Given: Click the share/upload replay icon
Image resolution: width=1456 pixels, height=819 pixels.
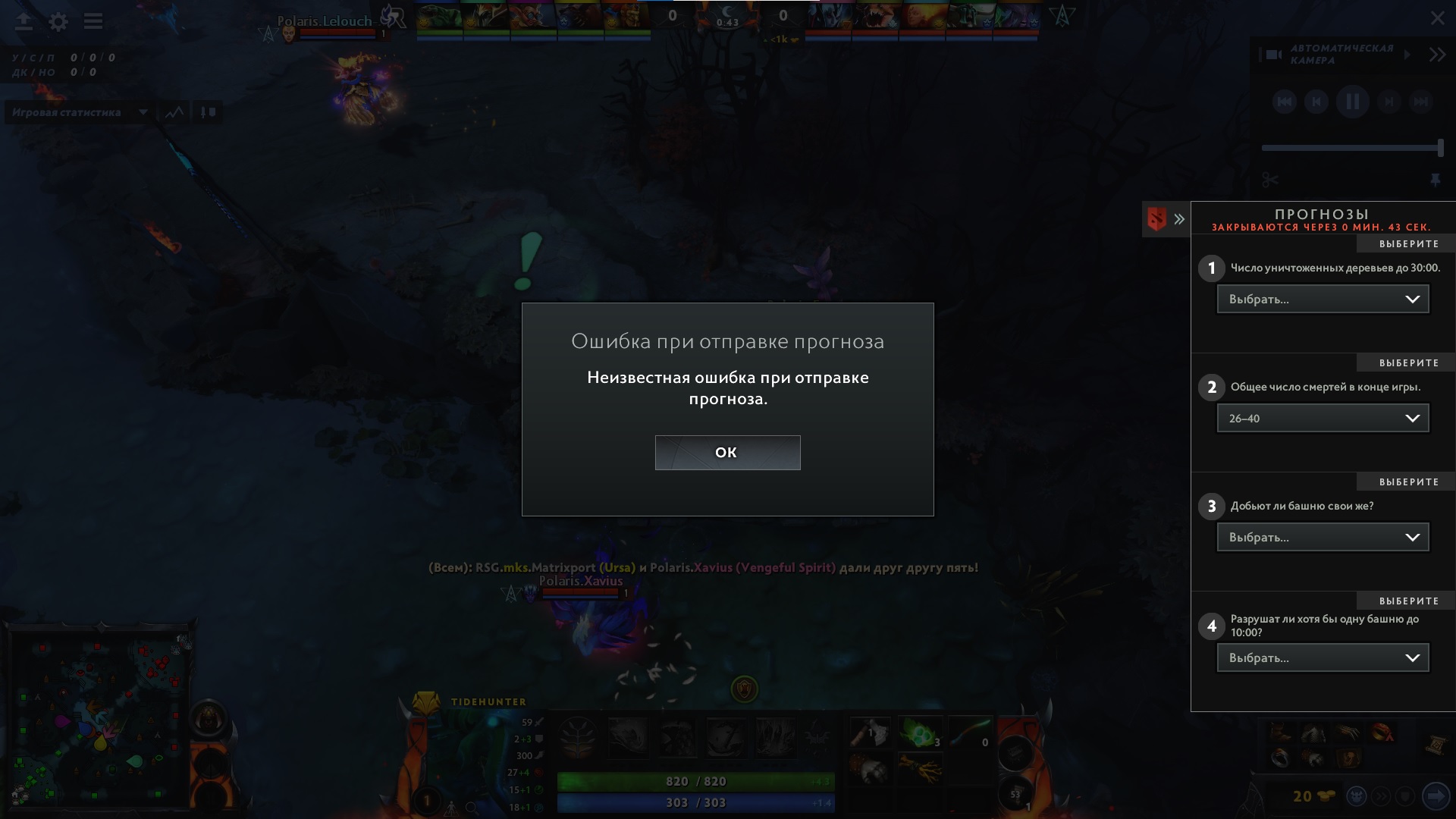Looking at the screenshot, I should click(24, 21).
